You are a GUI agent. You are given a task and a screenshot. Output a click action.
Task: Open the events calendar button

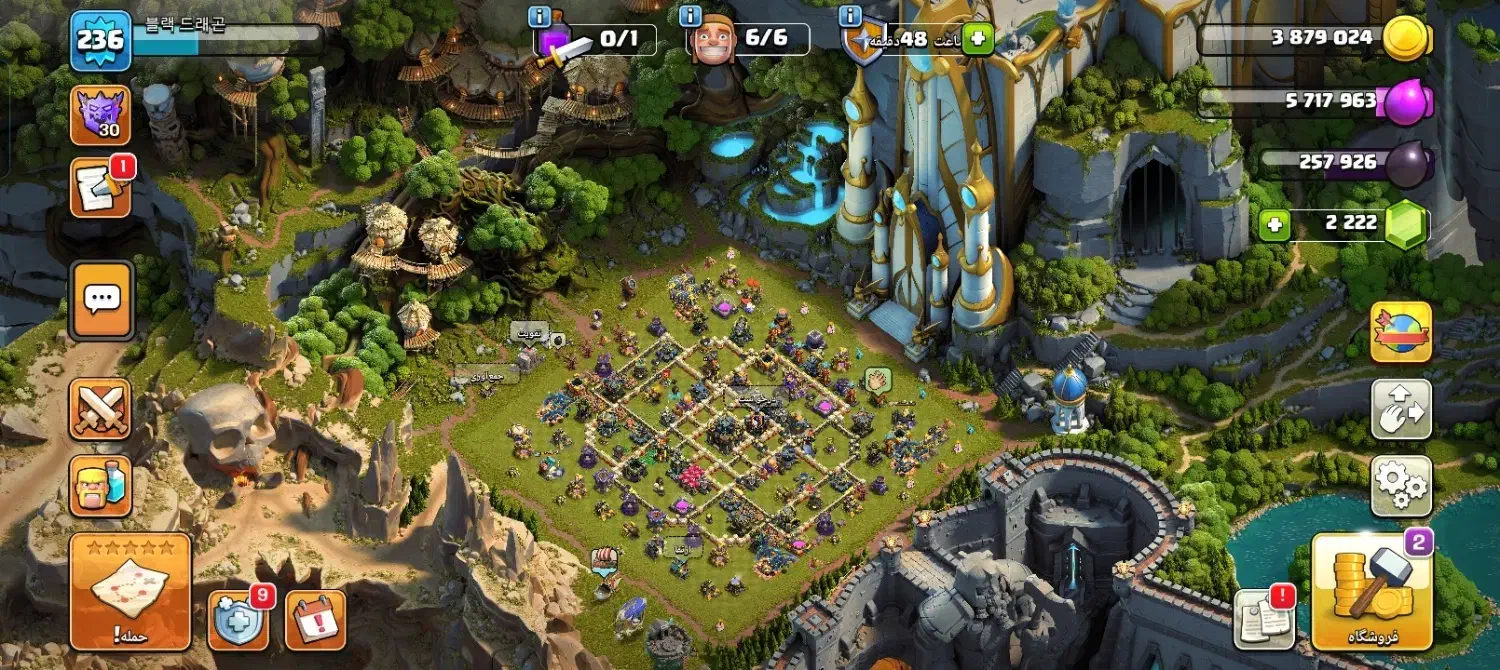click(x=316, y=619)
